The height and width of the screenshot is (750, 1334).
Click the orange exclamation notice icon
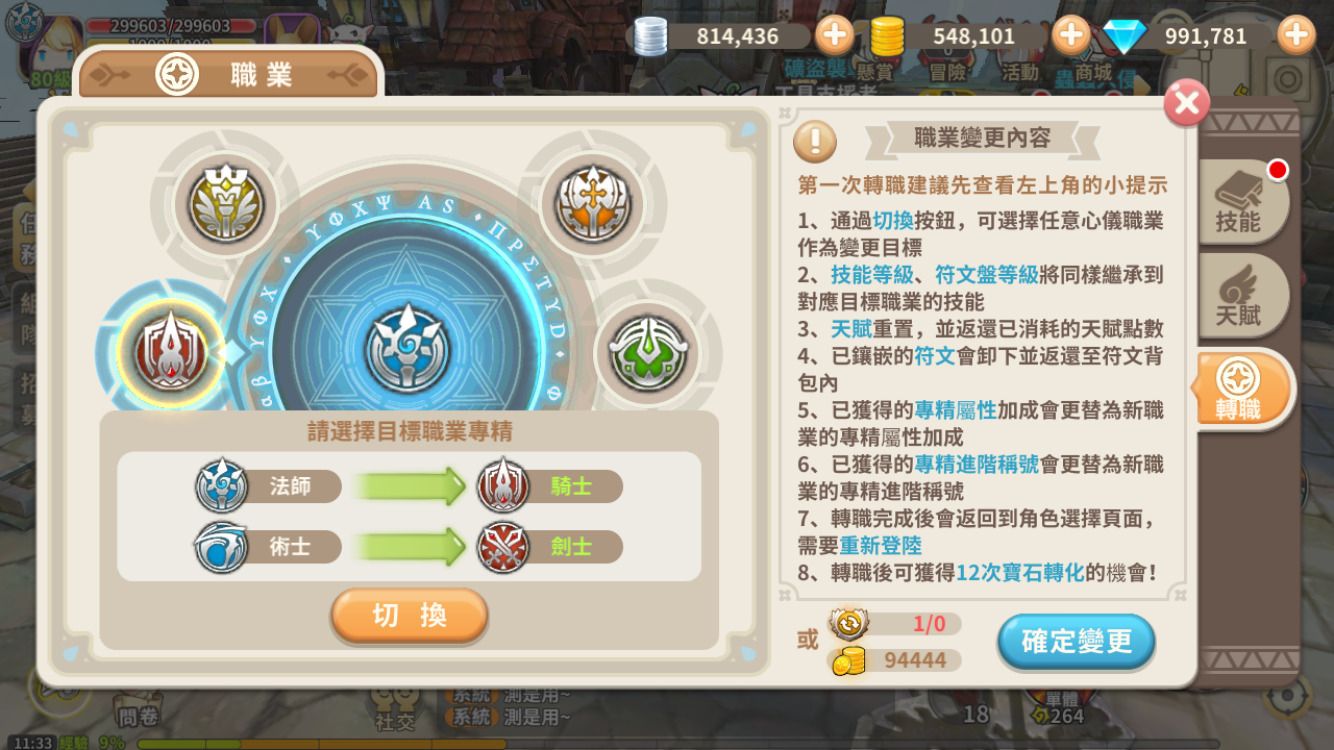tap(815, 143)
